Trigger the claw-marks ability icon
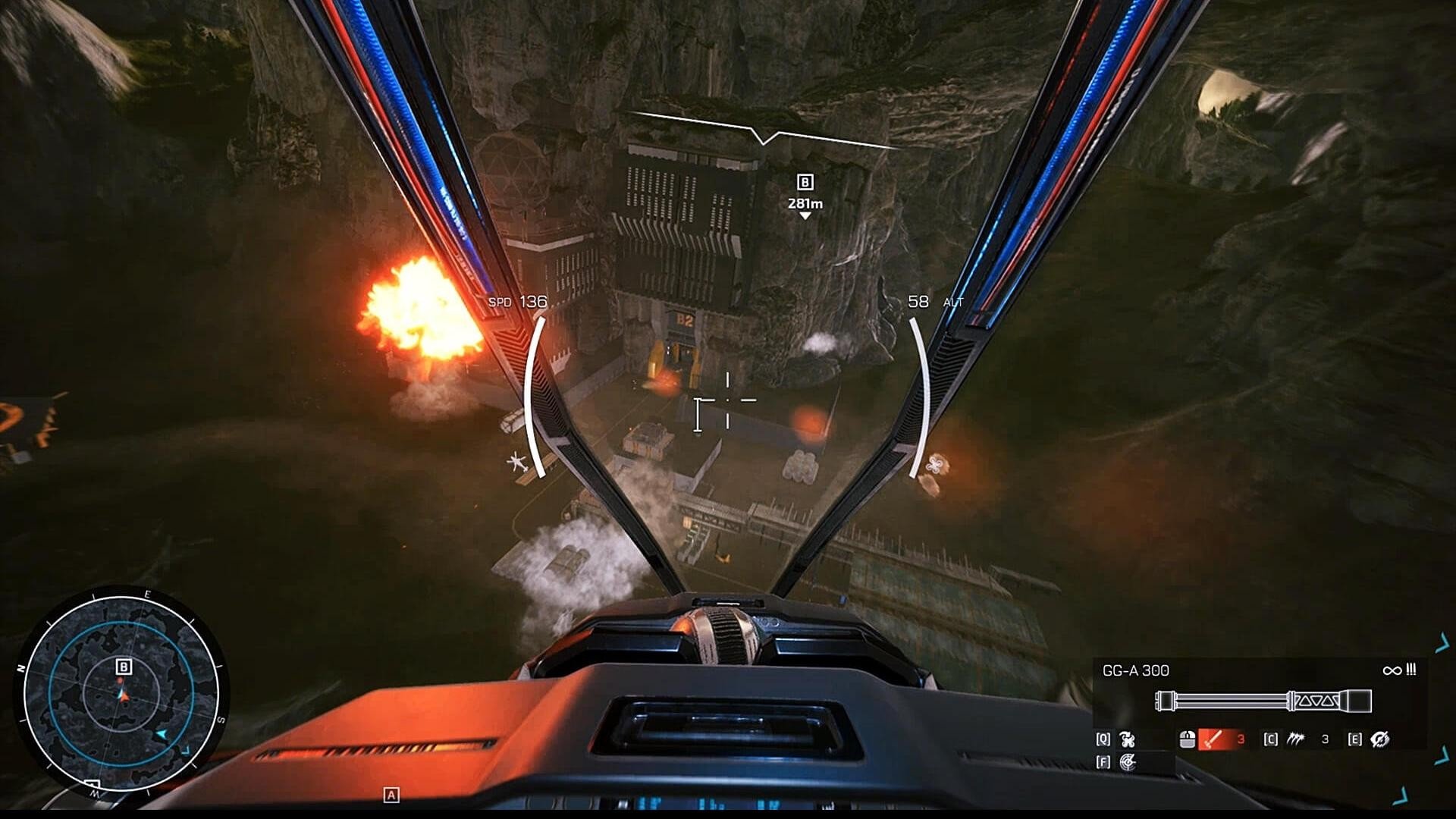This screenshot has height=819, width=1456. click(1295, 739)
